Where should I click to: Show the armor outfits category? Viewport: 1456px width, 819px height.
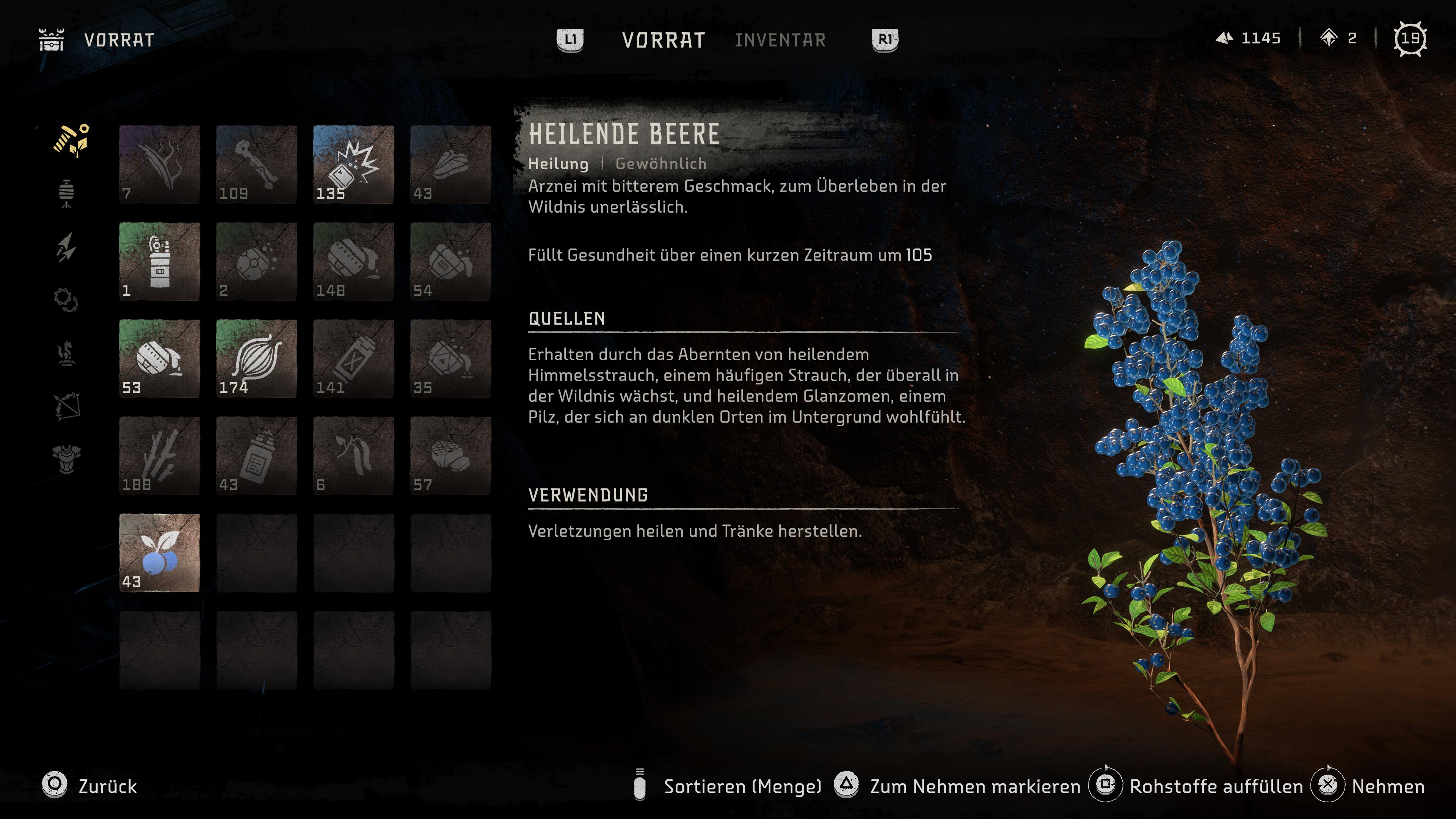click(x=67, y=458)
